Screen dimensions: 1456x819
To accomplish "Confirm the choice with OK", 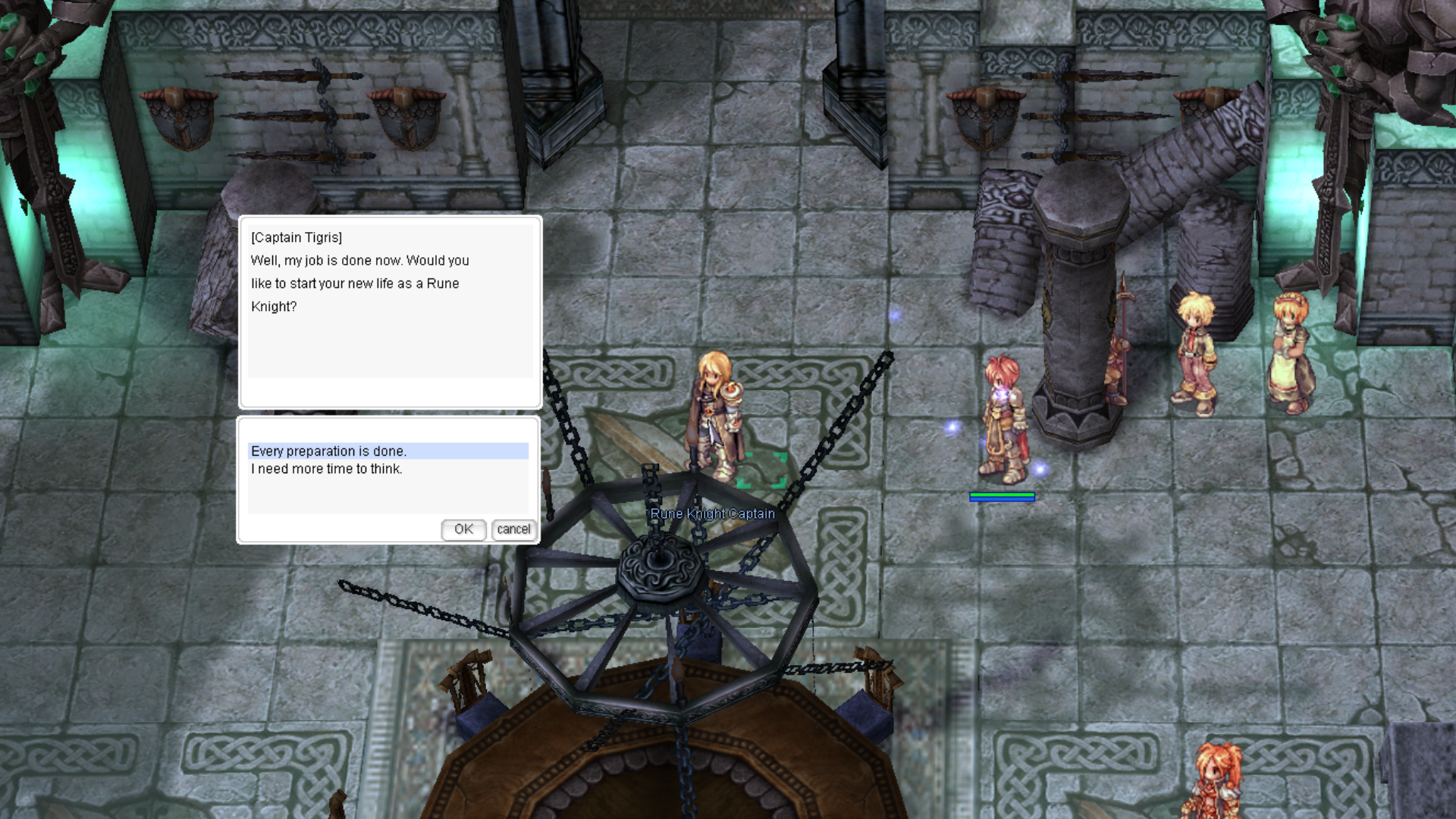I will 463,529.
